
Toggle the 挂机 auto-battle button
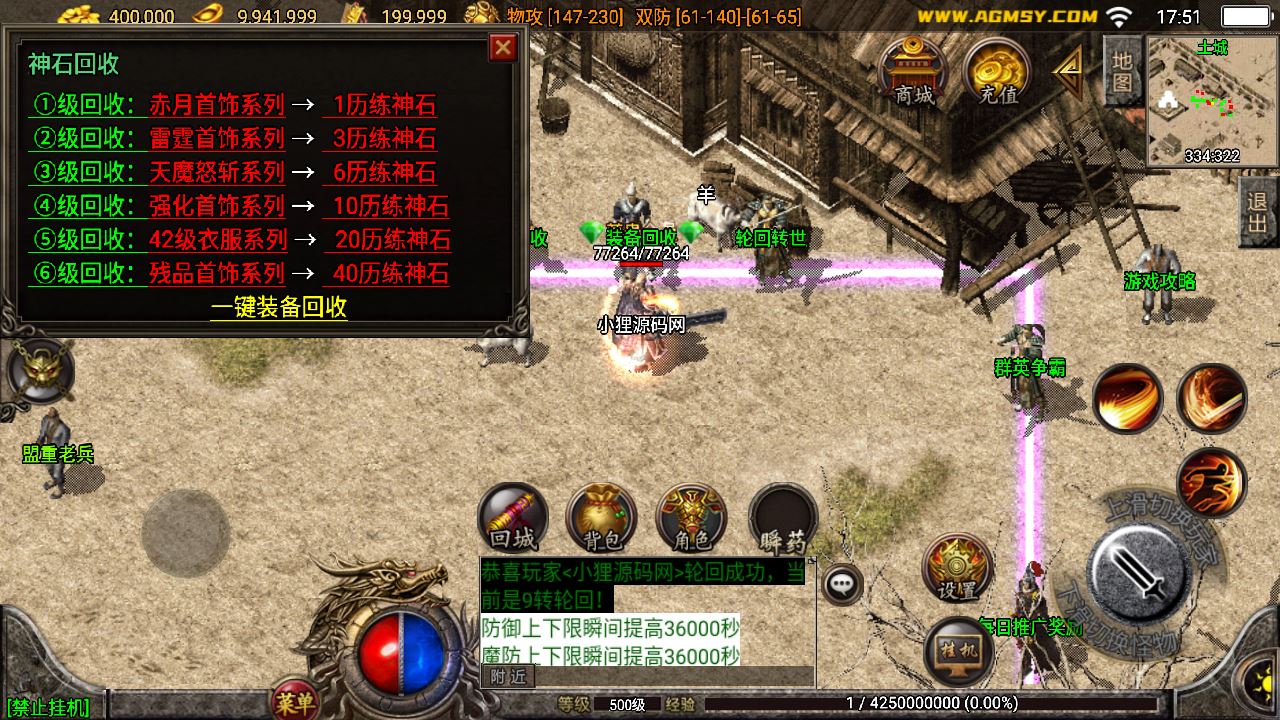[x=959, y=650]
